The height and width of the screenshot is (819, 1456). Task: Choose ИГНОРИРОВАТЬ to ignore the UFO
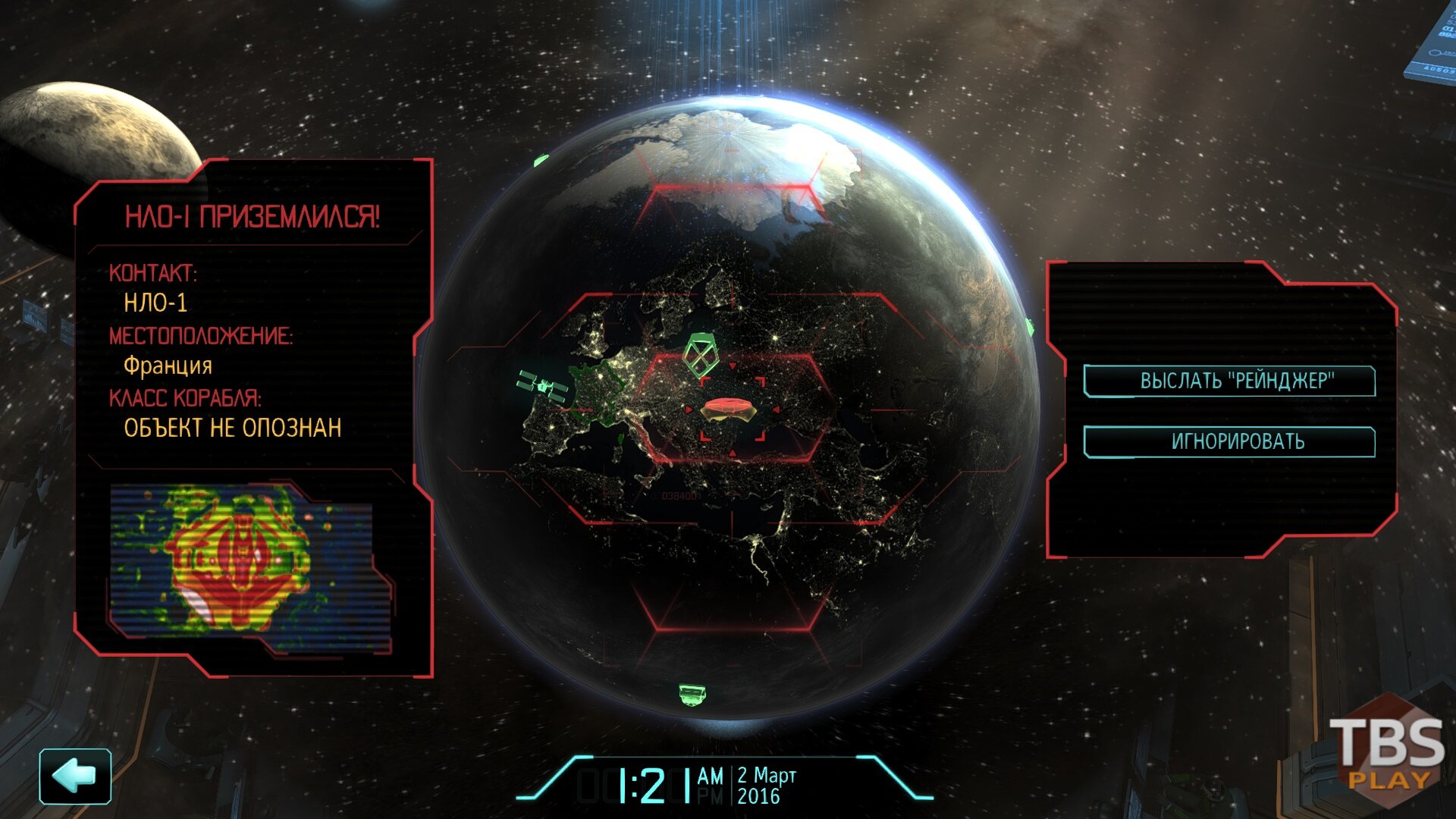(1229, 441)
